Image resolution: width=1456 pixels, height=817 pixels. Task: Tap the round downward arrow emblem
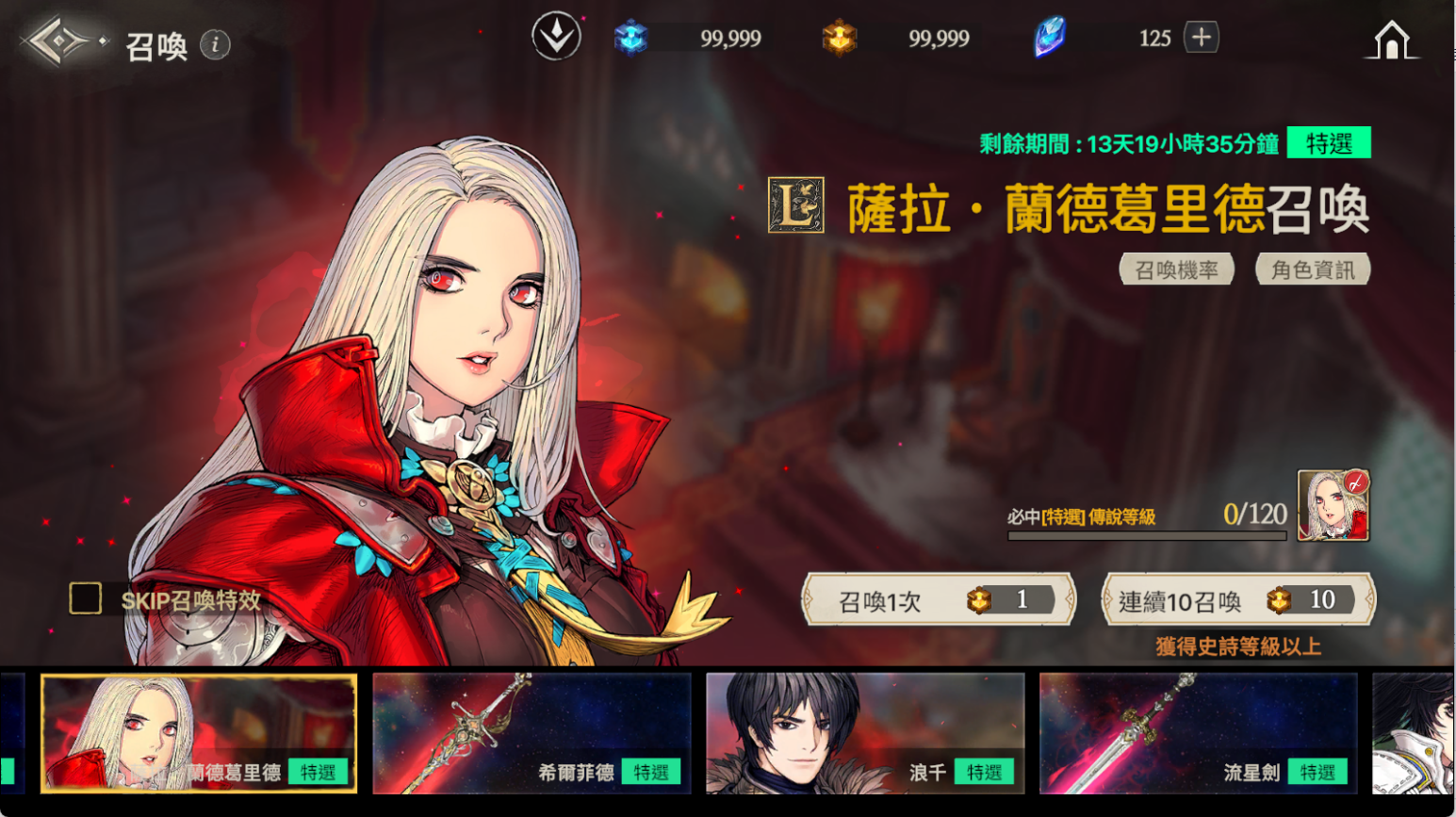click(x=556, y=37)
